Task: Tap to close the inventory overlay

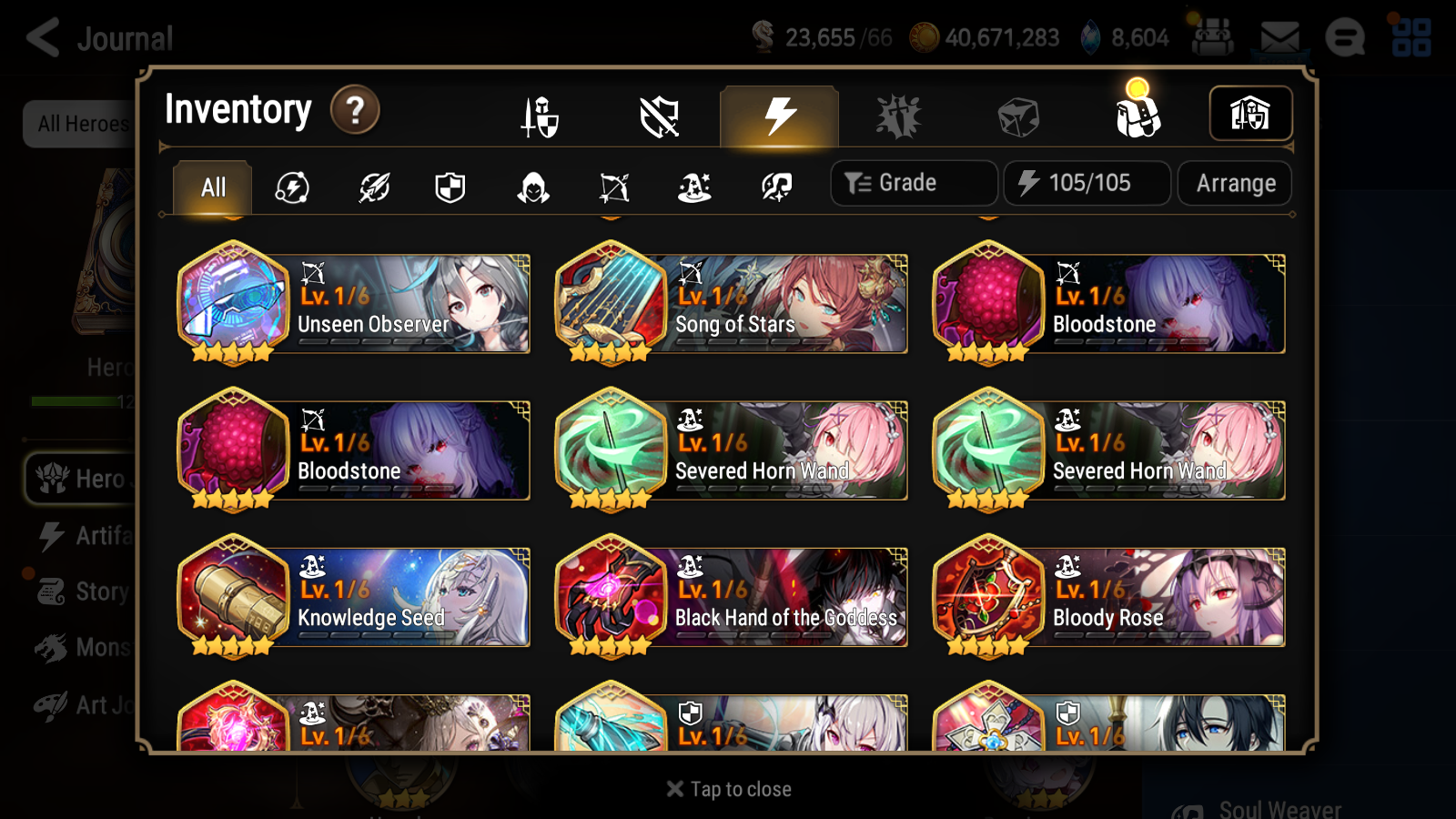Action: click(x=727, y=788)
